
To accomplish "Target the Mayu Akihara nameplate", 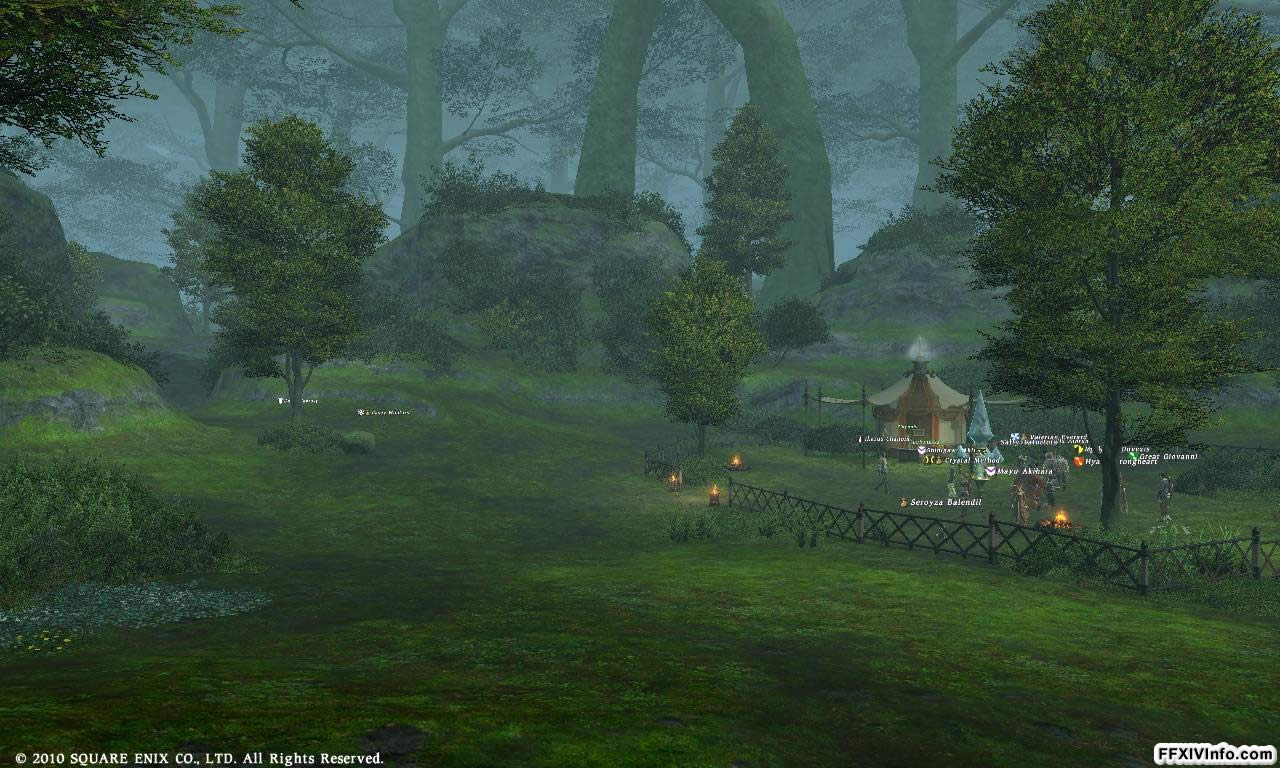I will pyautogui.click(x=1024, y=471).
